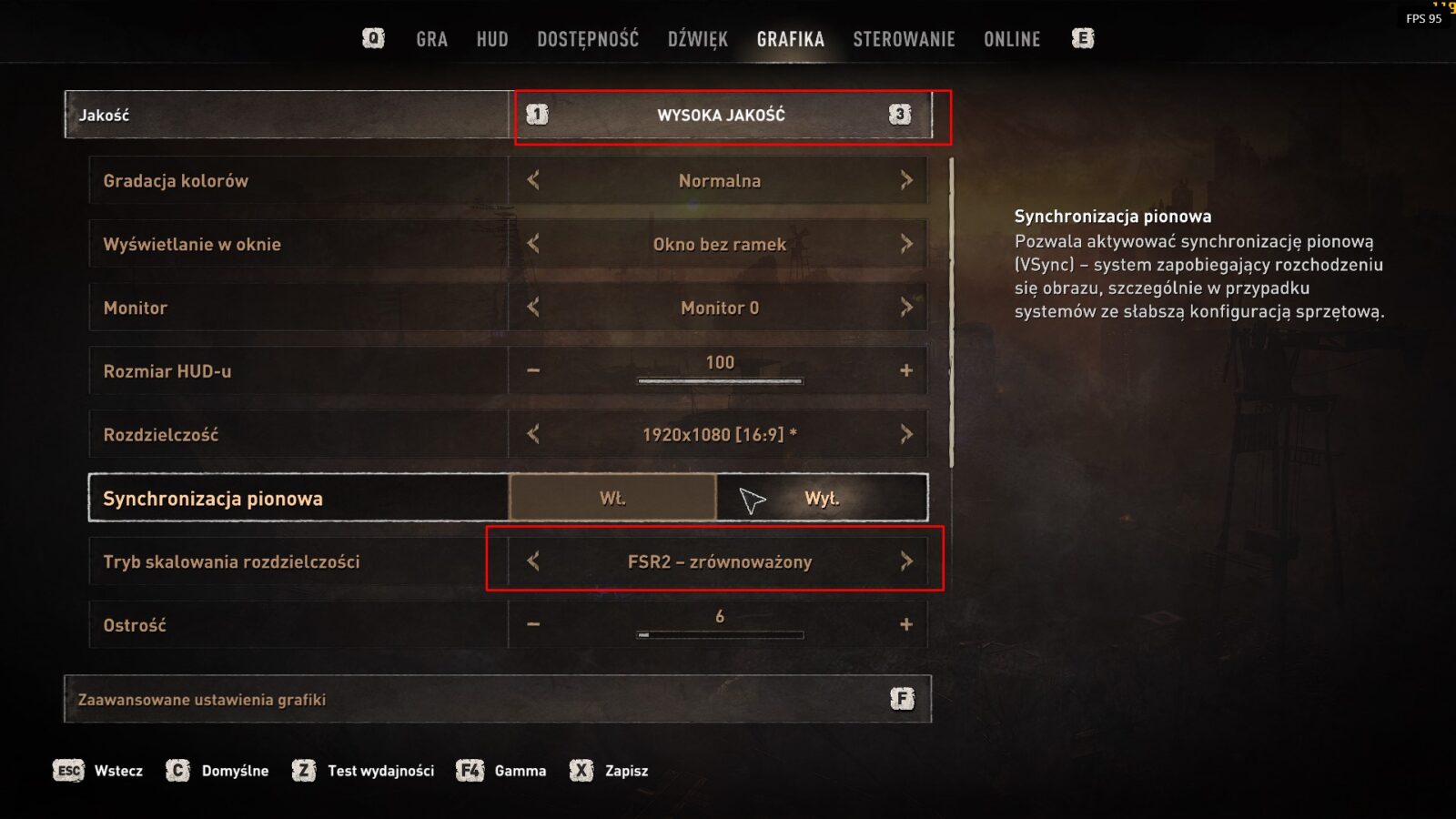
Task: Click right arrow for Rozdzielczość
Action: pyautogui.click(x=906, y=434)
